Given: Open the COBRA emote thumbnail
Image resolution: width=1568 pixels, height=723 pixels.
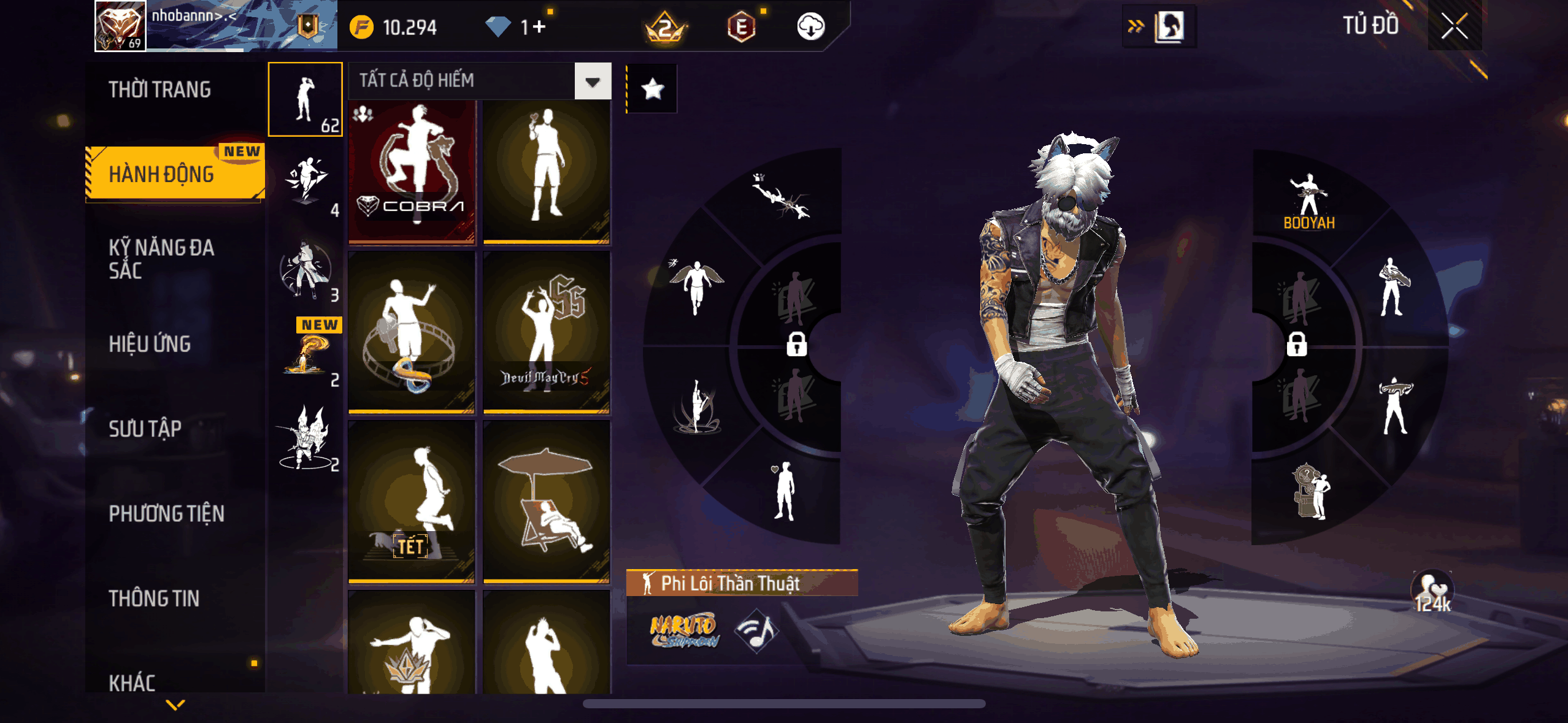Looking at the screenshot, I should pyautogui.click(x=412, y=172).
